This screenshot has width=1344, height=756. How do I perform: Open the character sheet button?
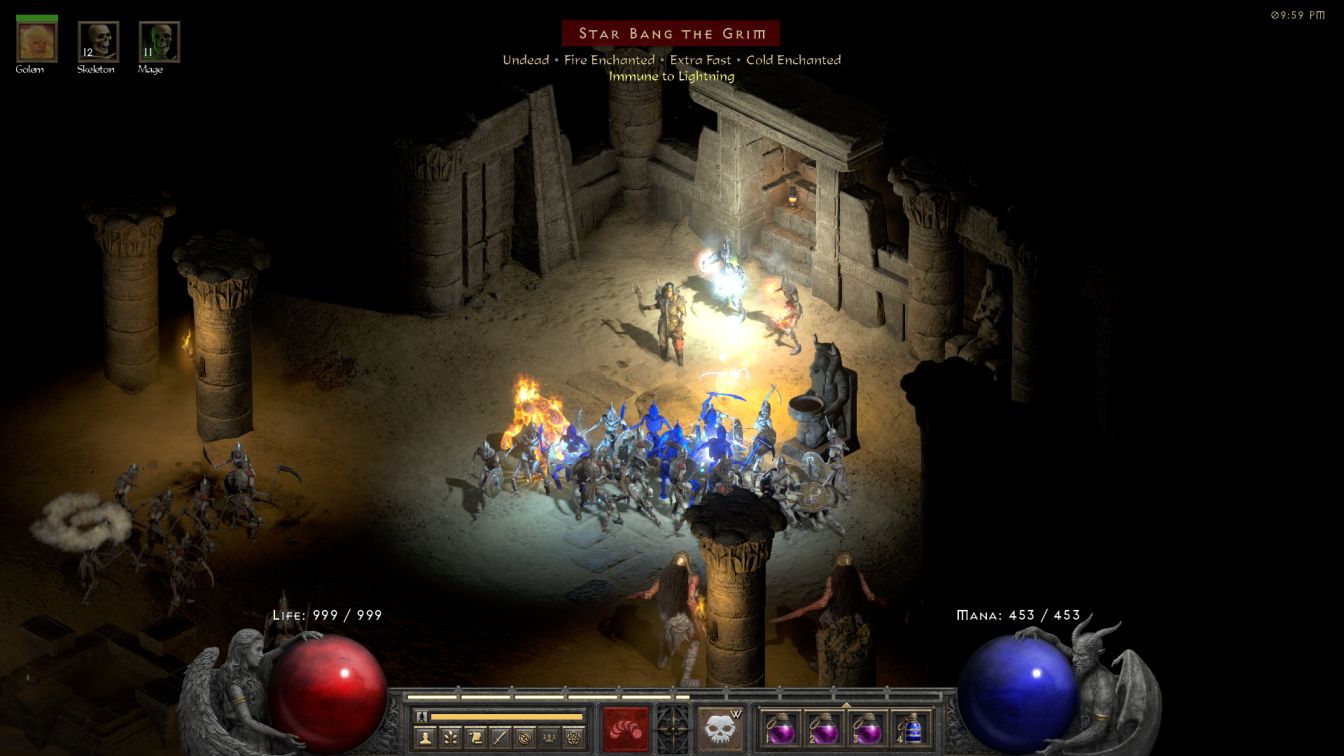(x=427, y=738)
